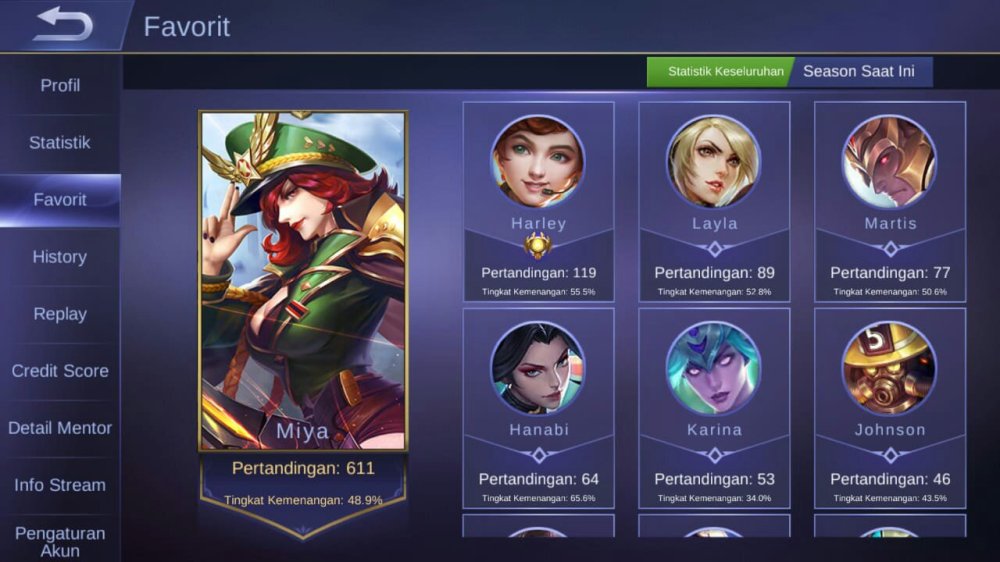Open Pengaturan Akun settings
1000x562 pixels.
(x=60, y=541)
